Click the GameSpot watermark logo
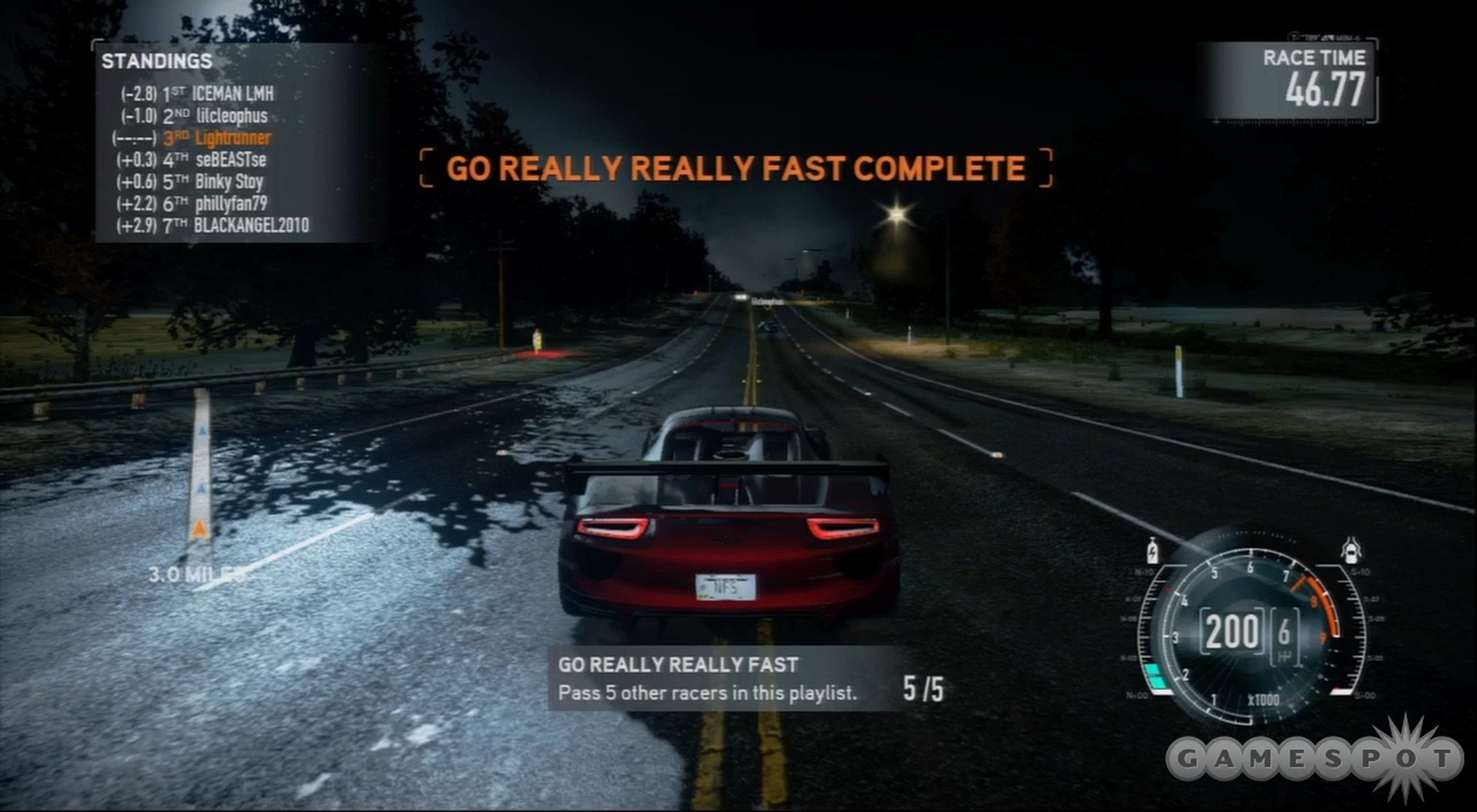Screen dimensions: 1477x812 tap(1315, 759)
